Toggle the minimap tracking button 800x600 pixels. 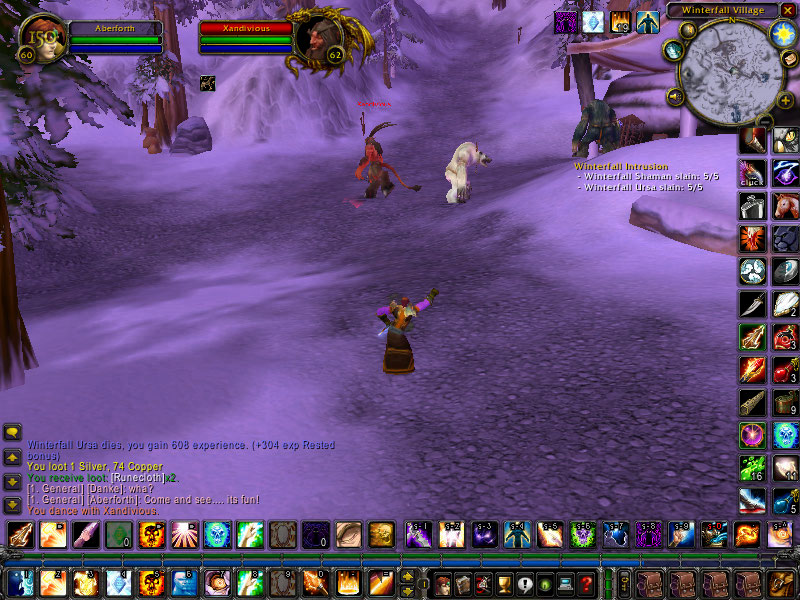pos(674,51)
